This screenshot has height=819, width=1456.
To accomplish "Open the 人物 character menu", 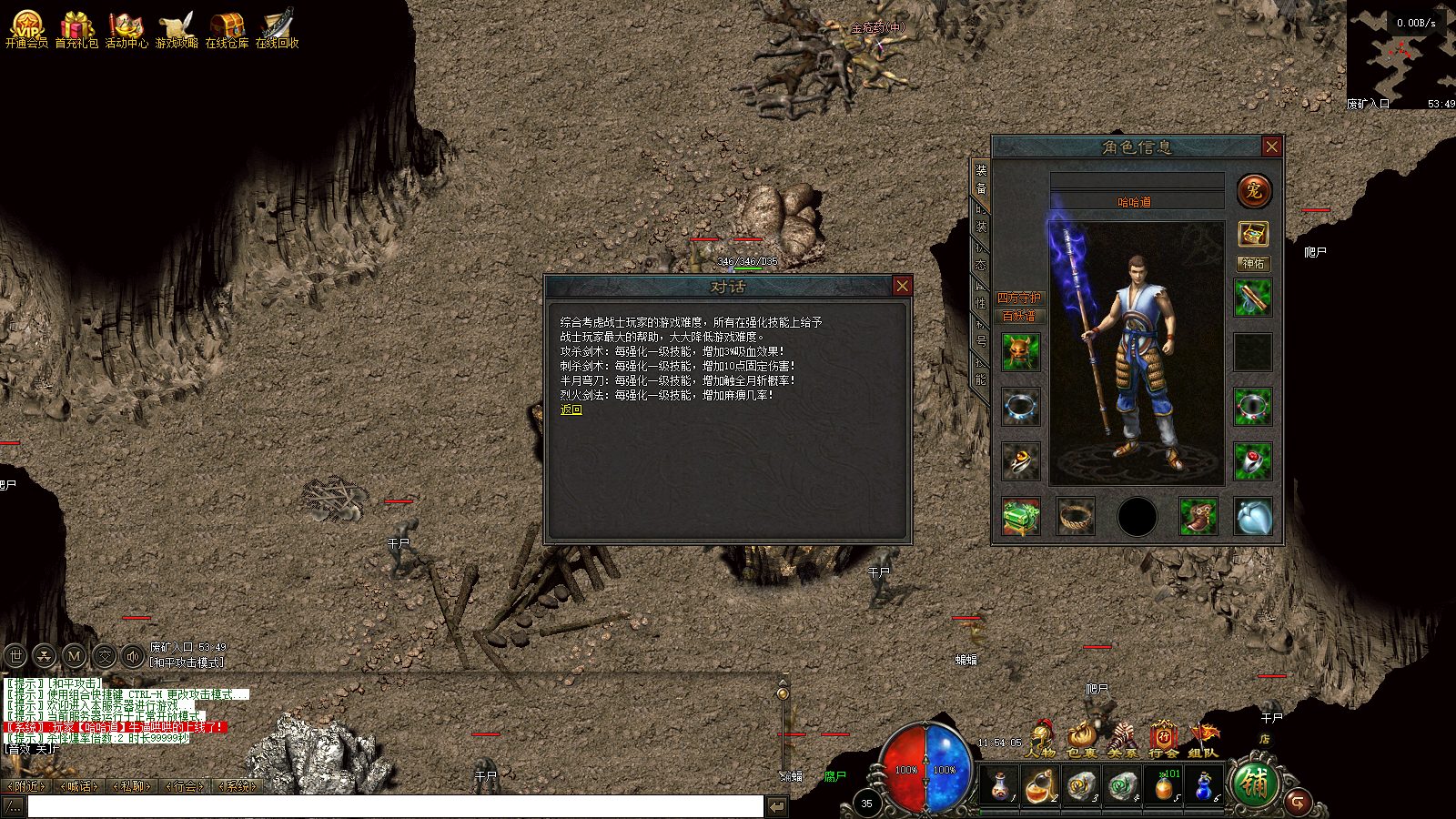I will pyautogui.click(x=1040, y=738).
